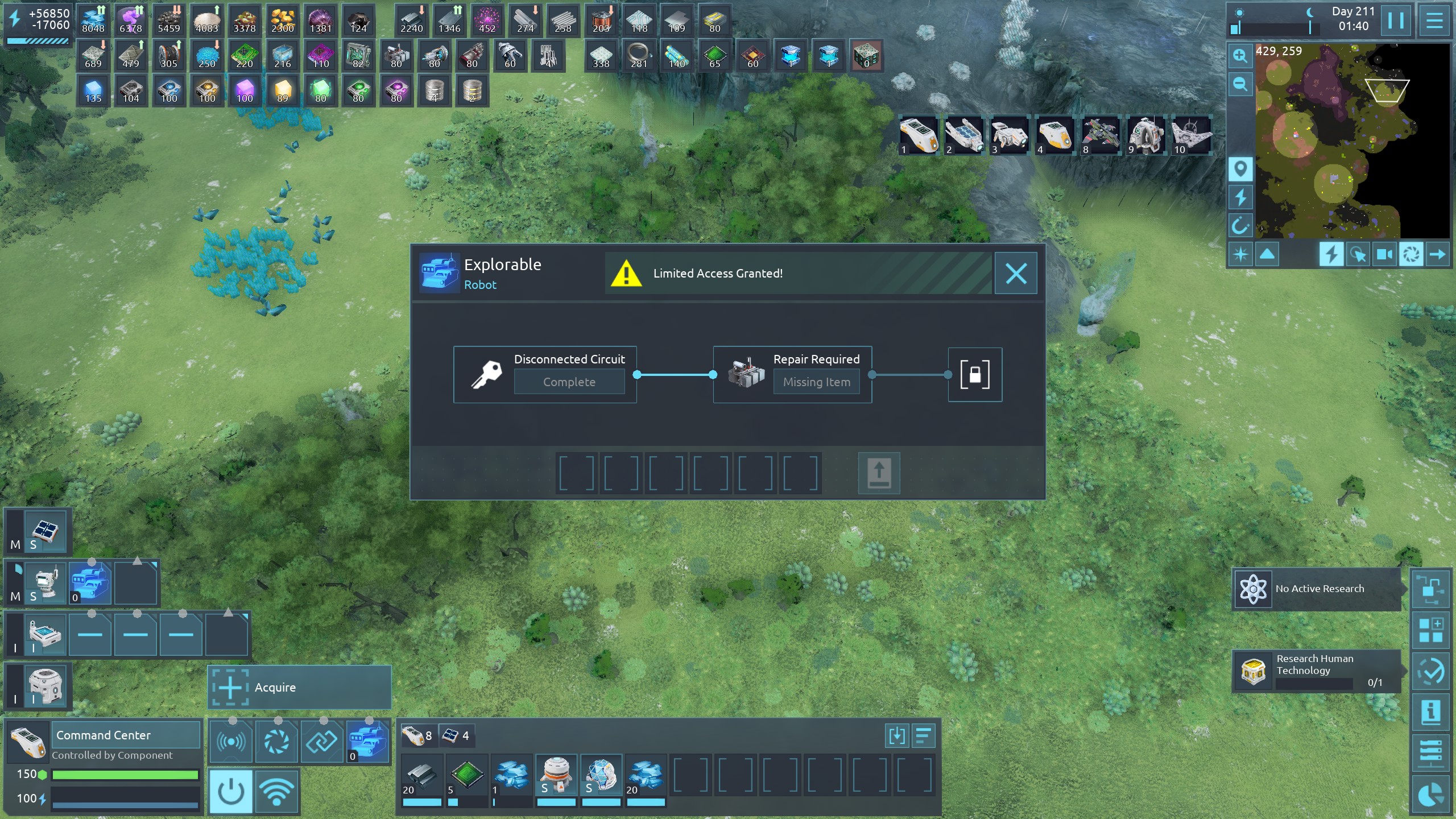Select the Disconnected Circuit step
The image size is (1456, 819).
[545, 375]
